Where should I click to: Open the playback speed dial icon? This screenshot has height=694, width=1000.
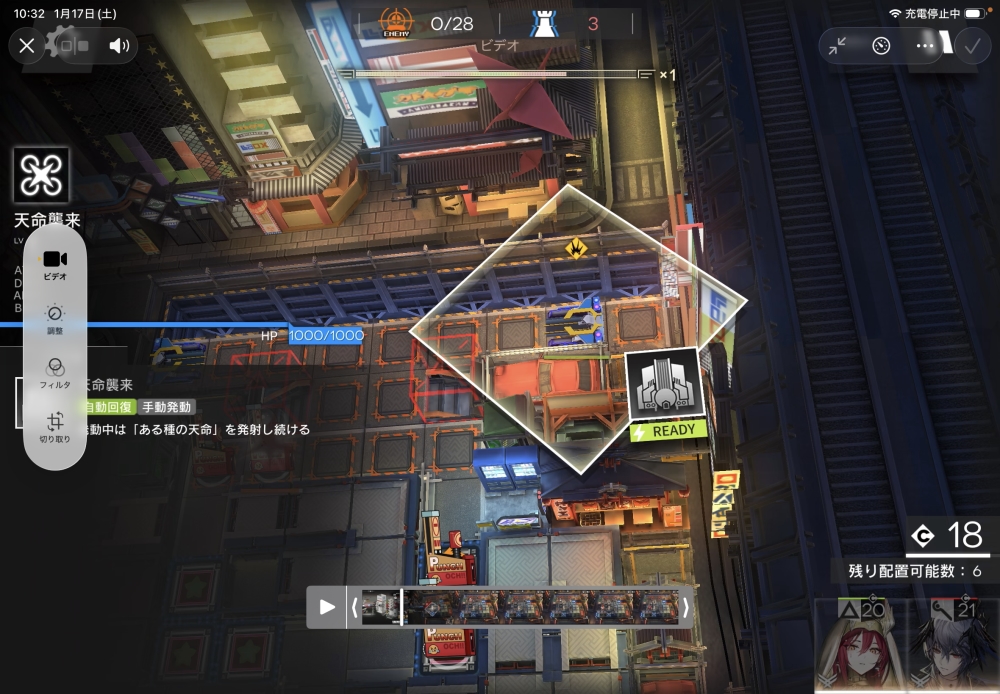(881, 46)
